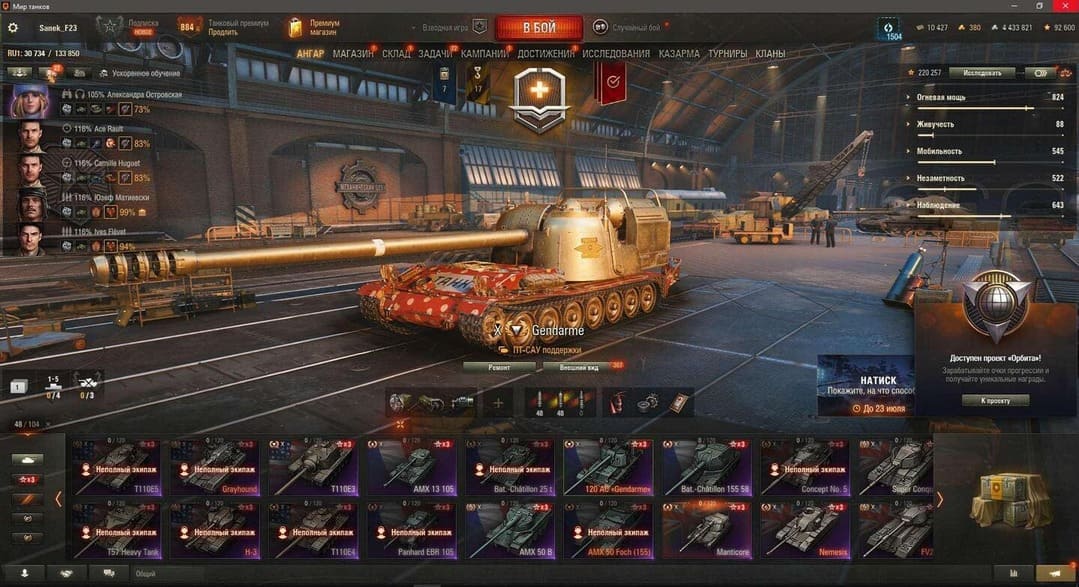Viewport: 1079px width, 587px height.
Task: Click the Ремонт button
Action: (x=499, y=367)
